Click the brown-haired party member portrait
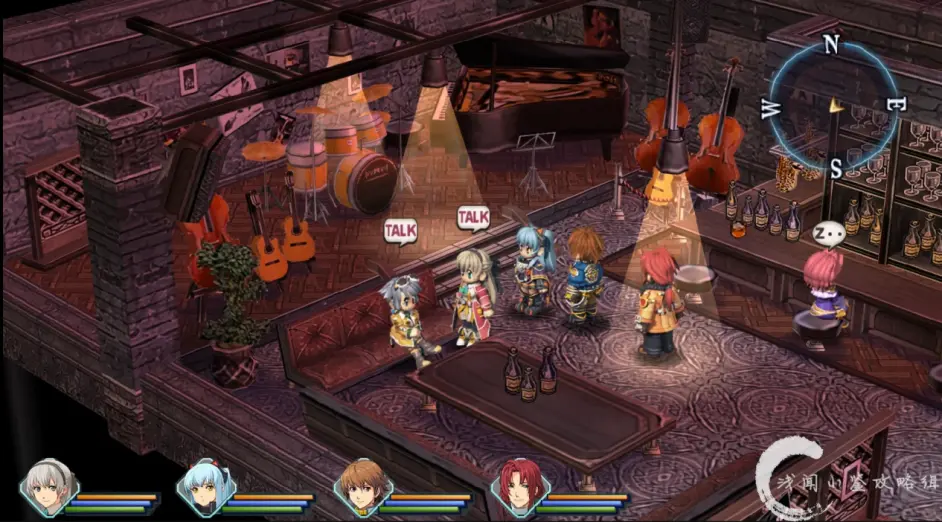942x522 pixels. tap(362, 487)
